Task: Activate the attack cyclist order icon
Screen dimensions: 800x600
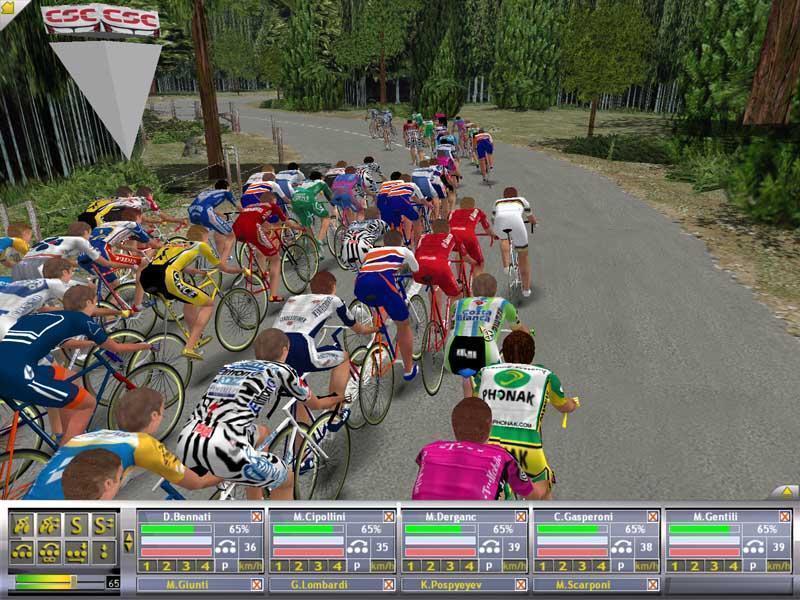Action: (x=22, y=525)
